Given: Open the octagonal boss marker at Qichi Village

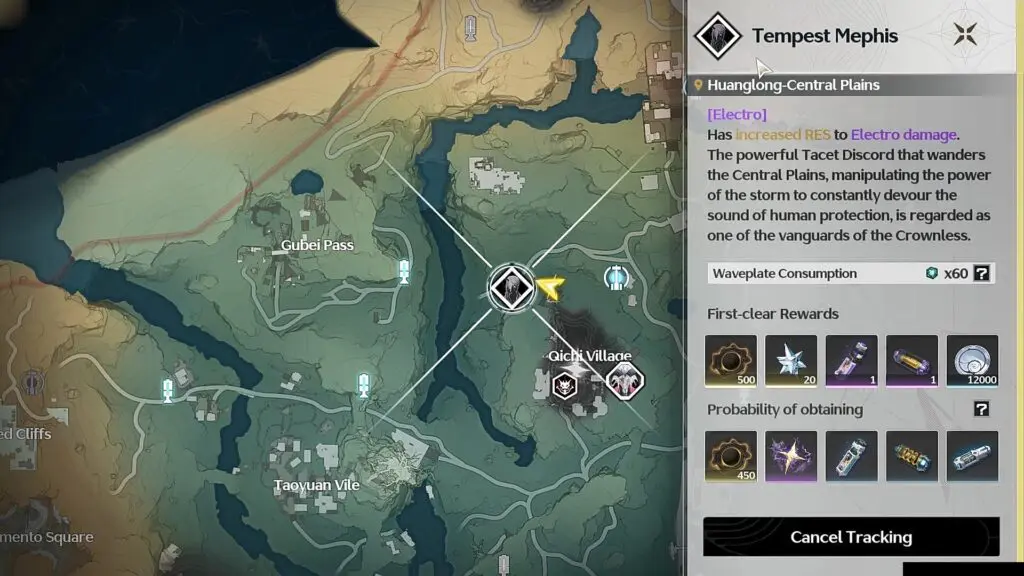Looking at the screenshot, I should tap(626, 381).
